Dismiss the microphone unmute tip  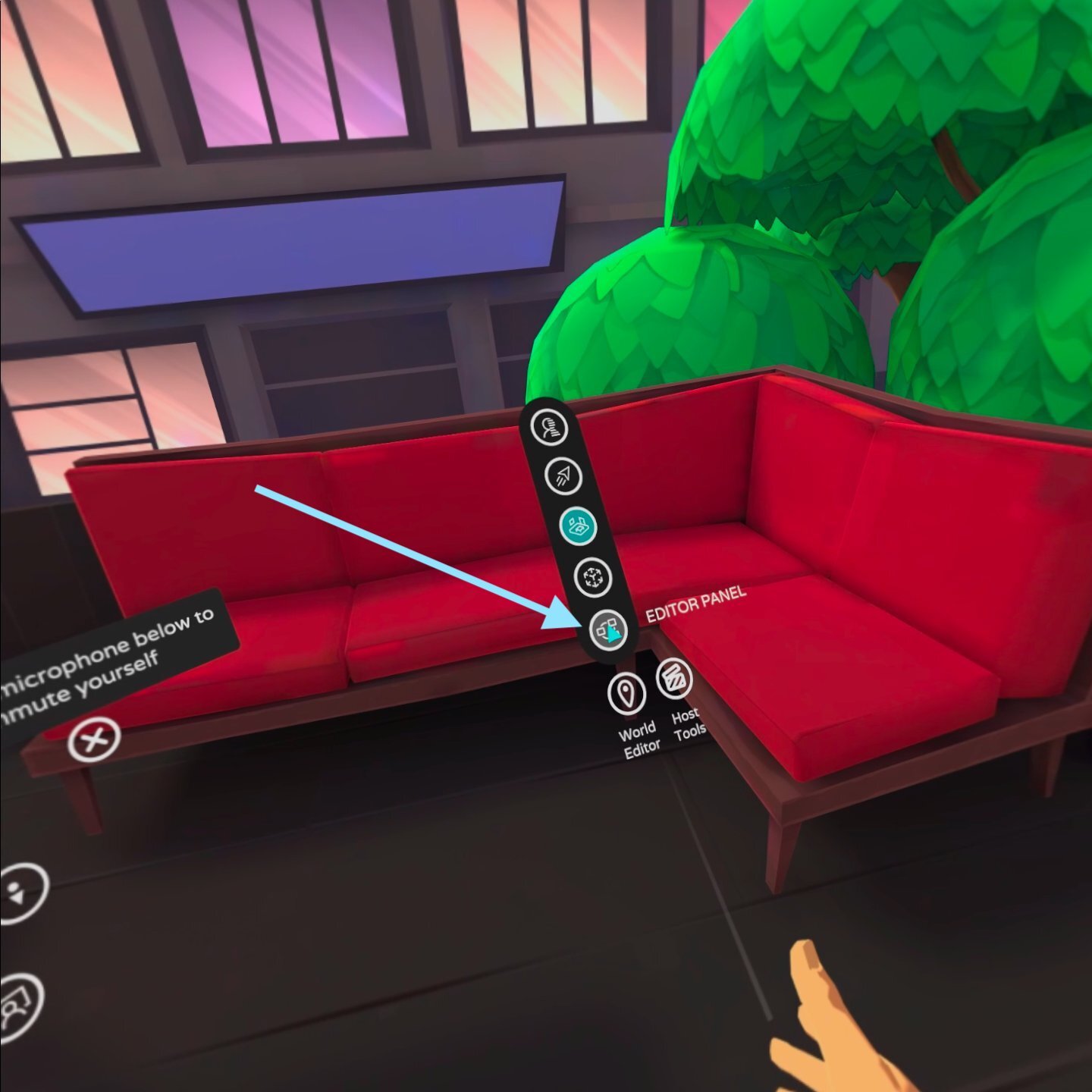(x=94, y=739)
